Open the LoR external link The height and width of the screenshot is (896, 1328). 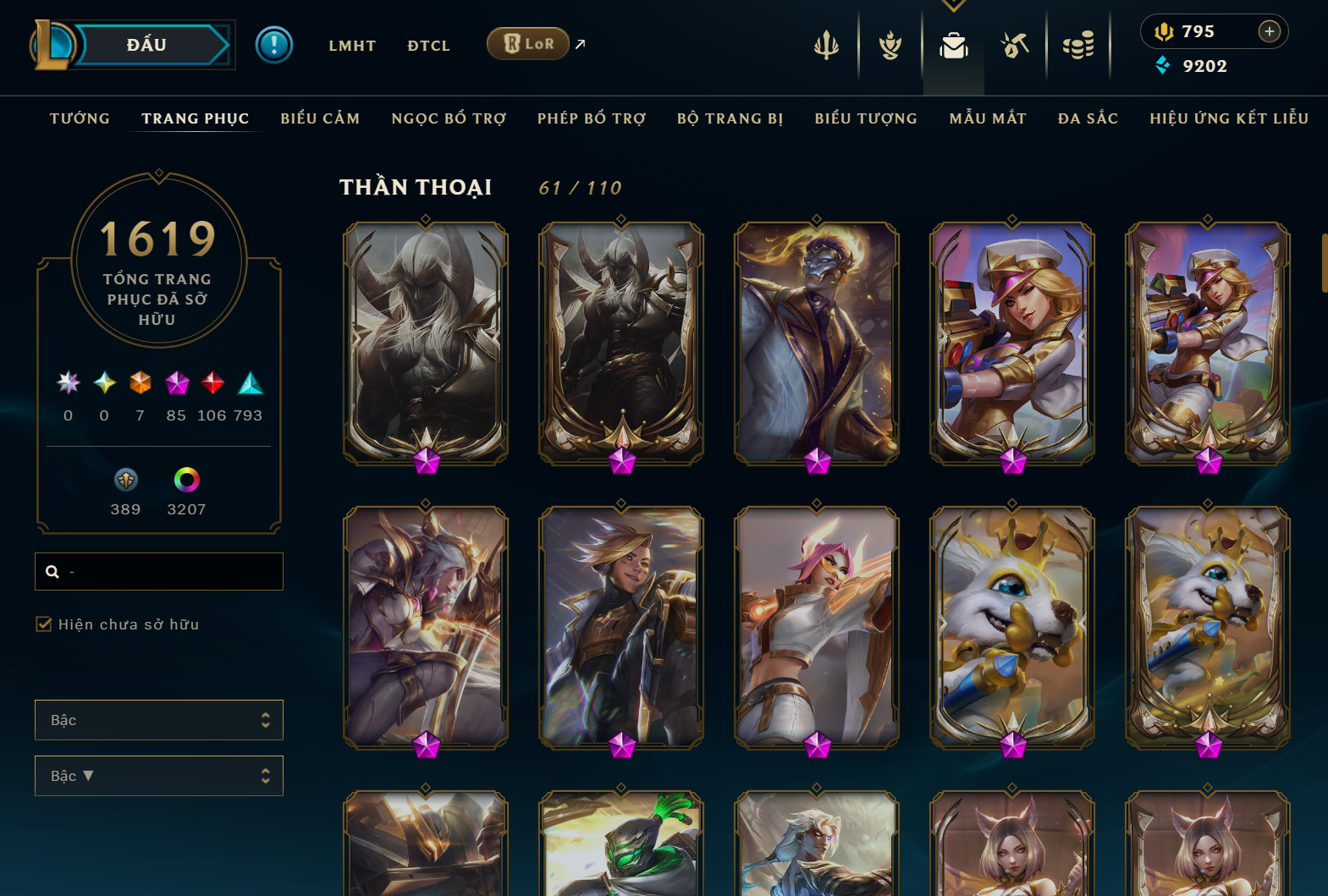pos(528,43)
